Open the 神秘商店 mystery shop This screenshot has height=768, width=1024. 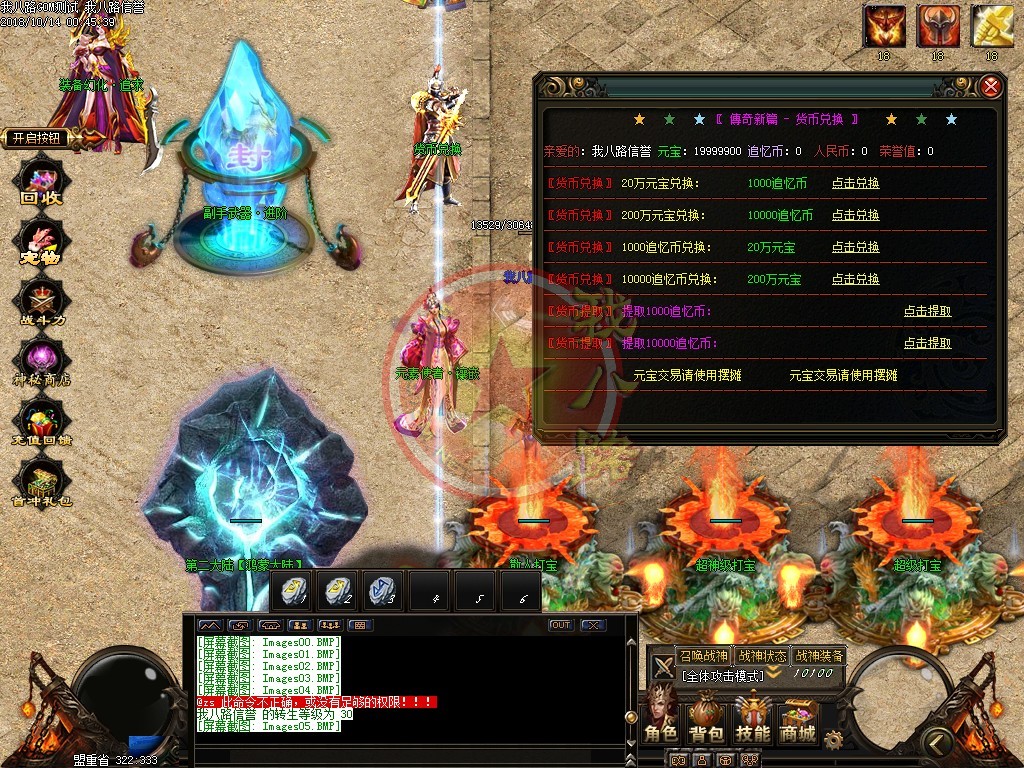42,363
